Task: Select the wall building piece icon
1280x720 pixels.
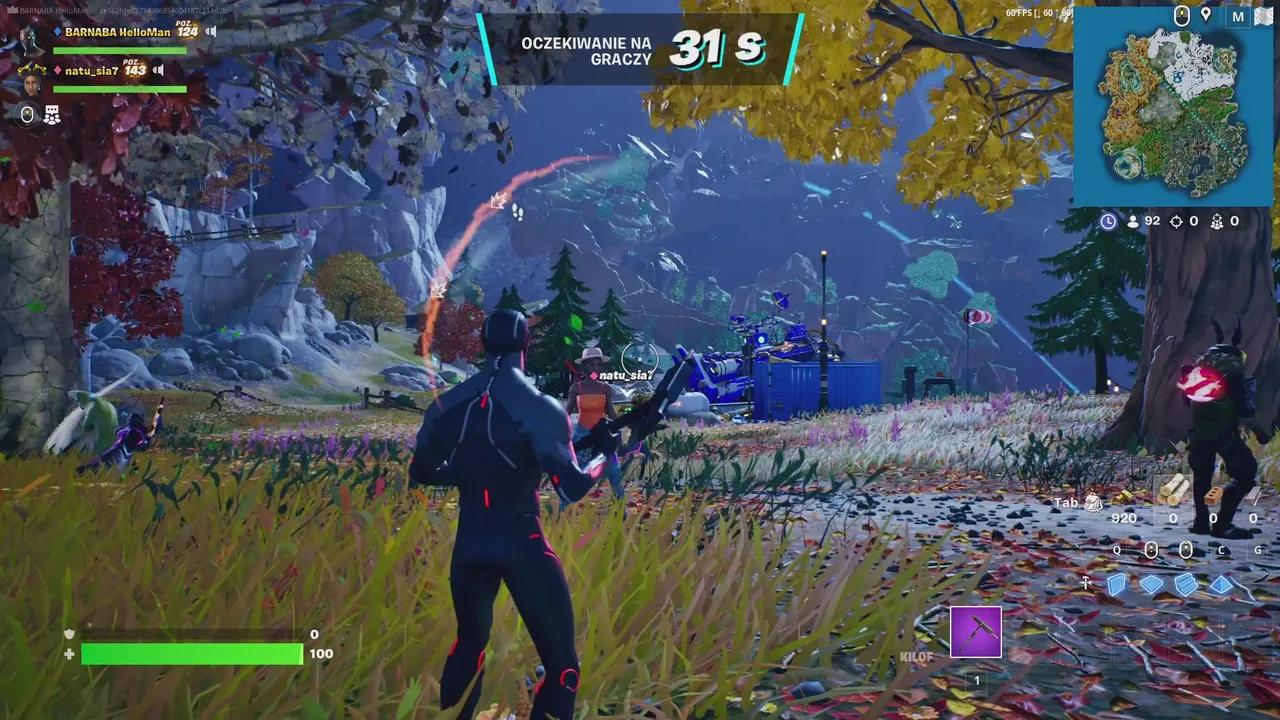Action: [1116, 584]
